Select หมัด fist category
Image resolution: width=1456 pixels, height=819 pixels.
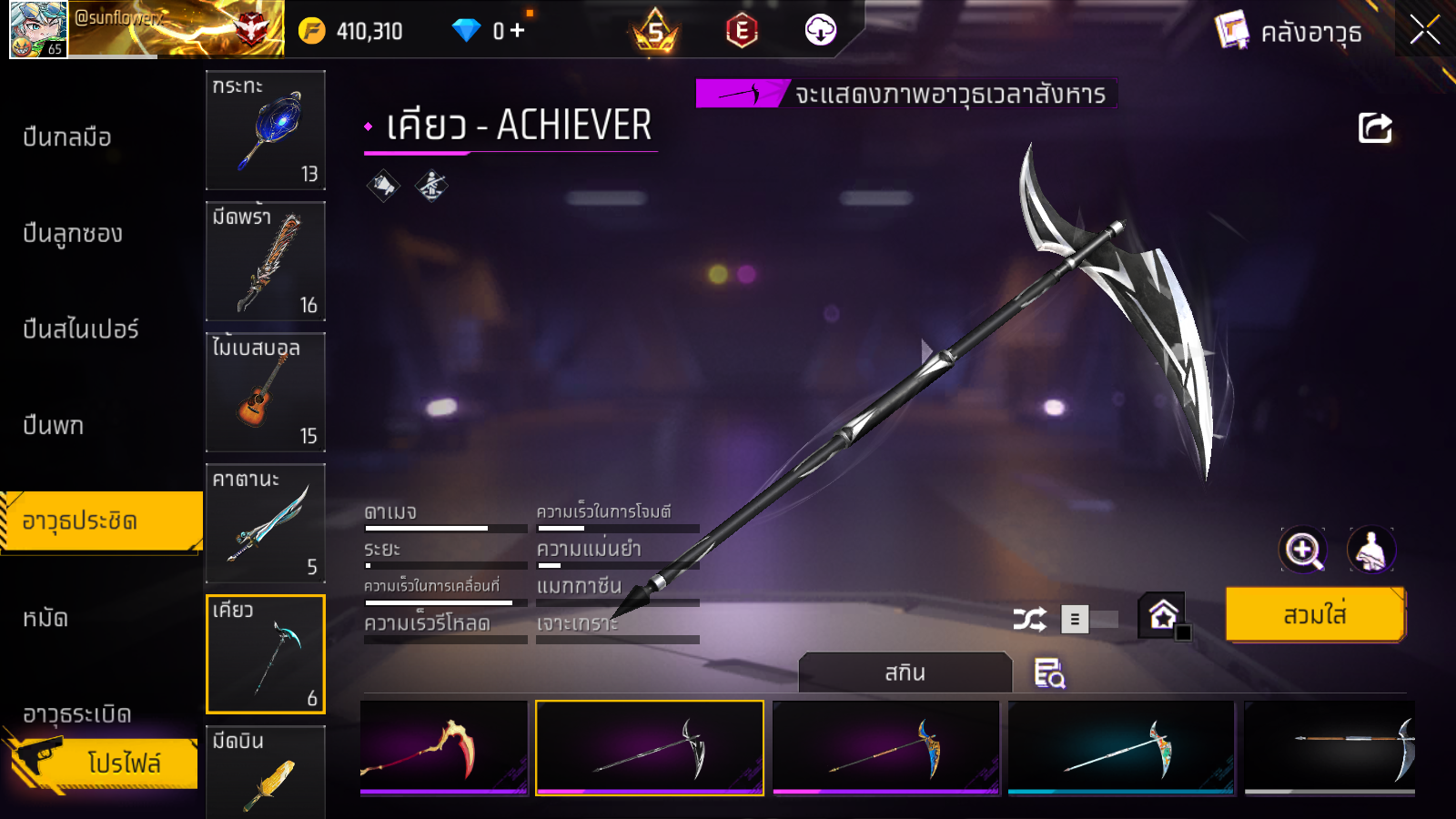tap(45, 619)
